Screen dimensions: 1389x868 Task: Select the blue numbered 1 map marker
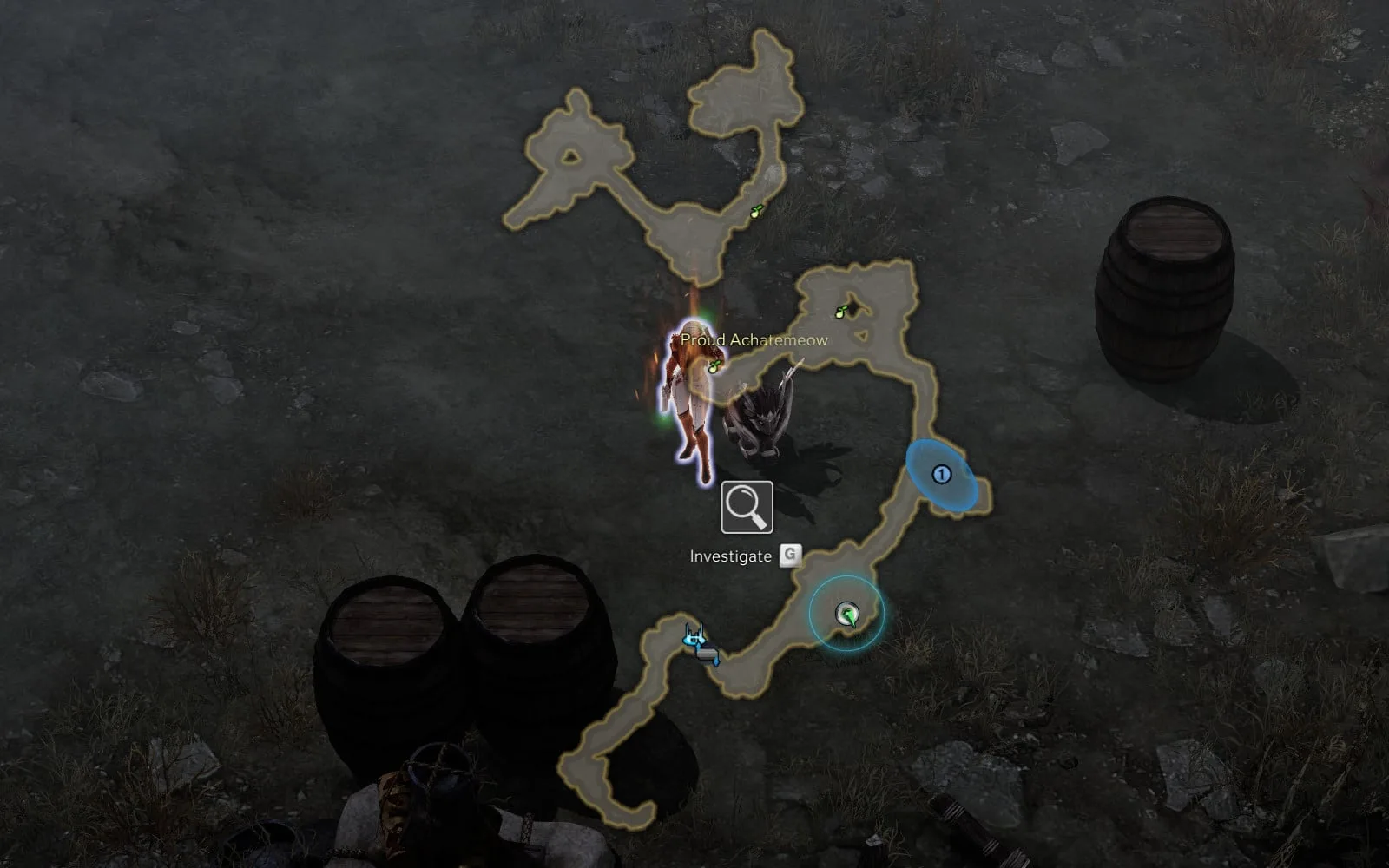941,474
